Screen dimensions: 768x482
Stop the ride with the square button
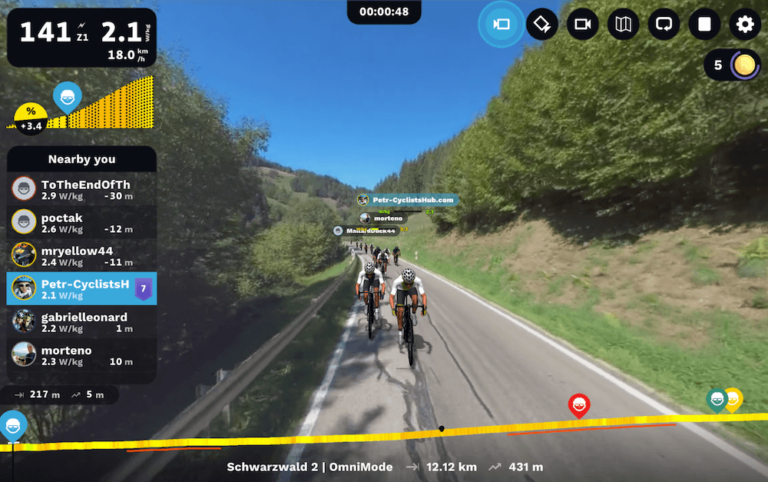click(704, 24)
